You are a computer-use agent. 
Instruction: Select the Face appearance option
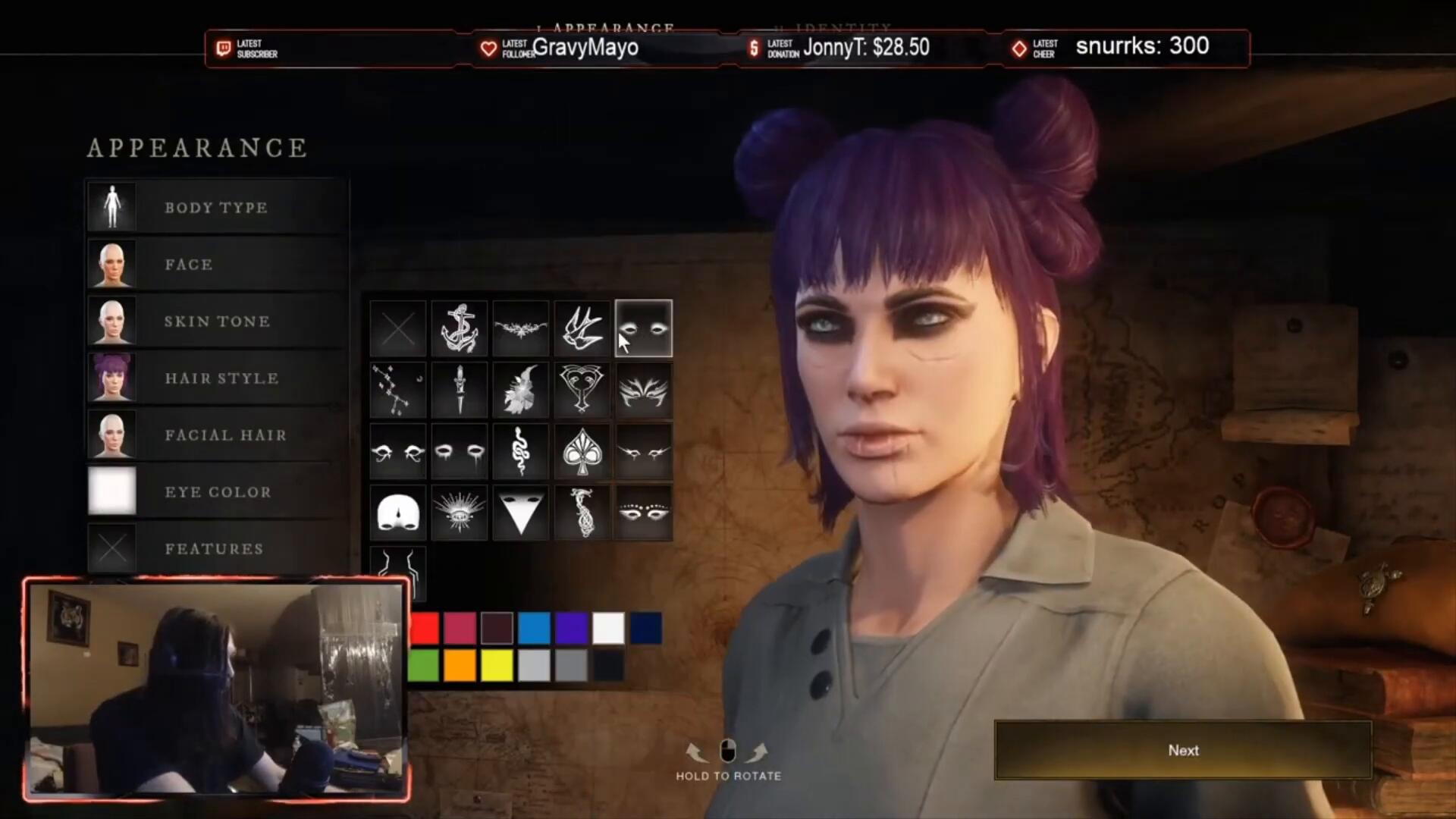point(188,264)
